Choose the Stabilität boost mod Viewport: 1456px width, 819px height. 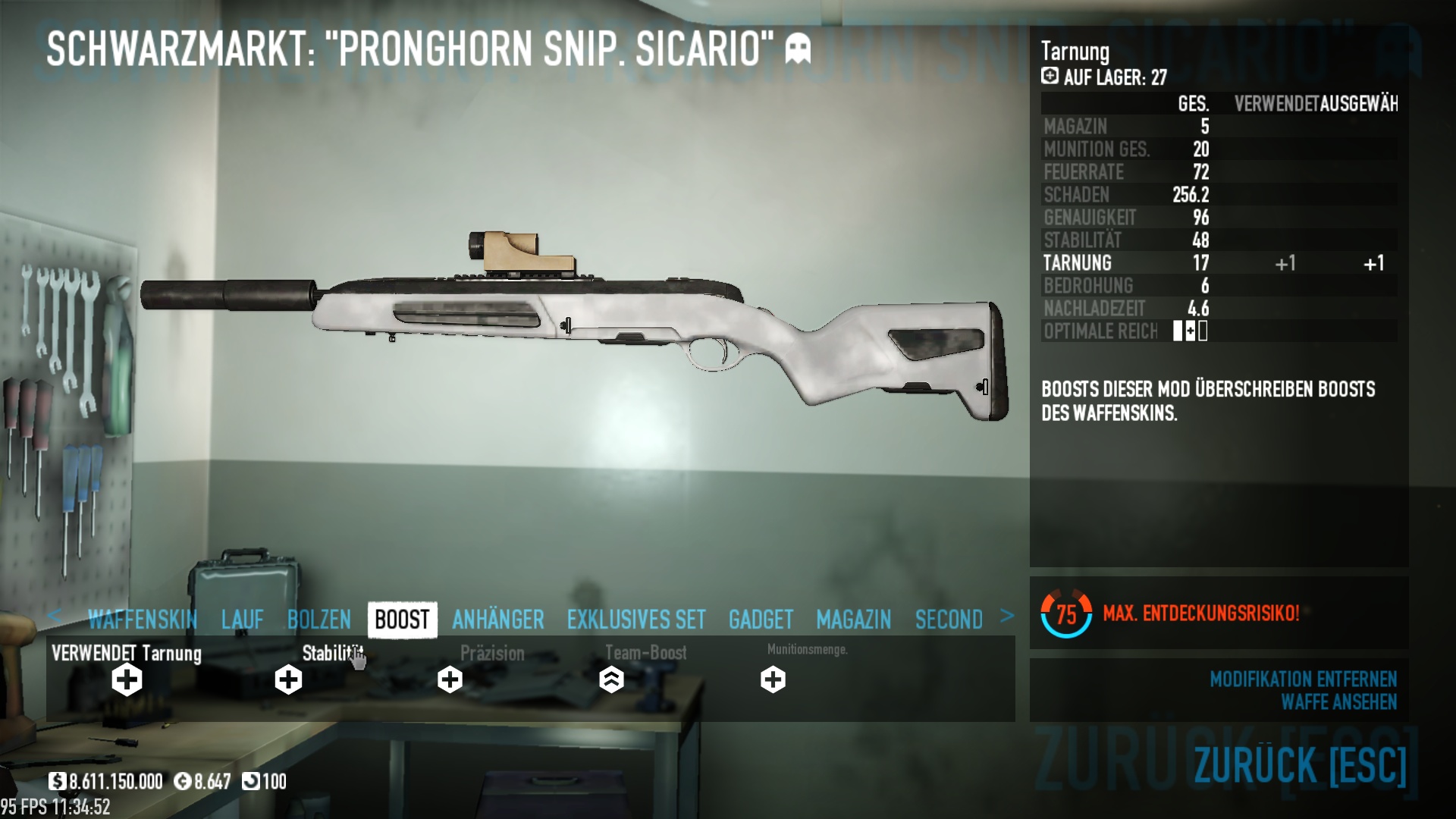pyautogui.click(x=288, y=679)
